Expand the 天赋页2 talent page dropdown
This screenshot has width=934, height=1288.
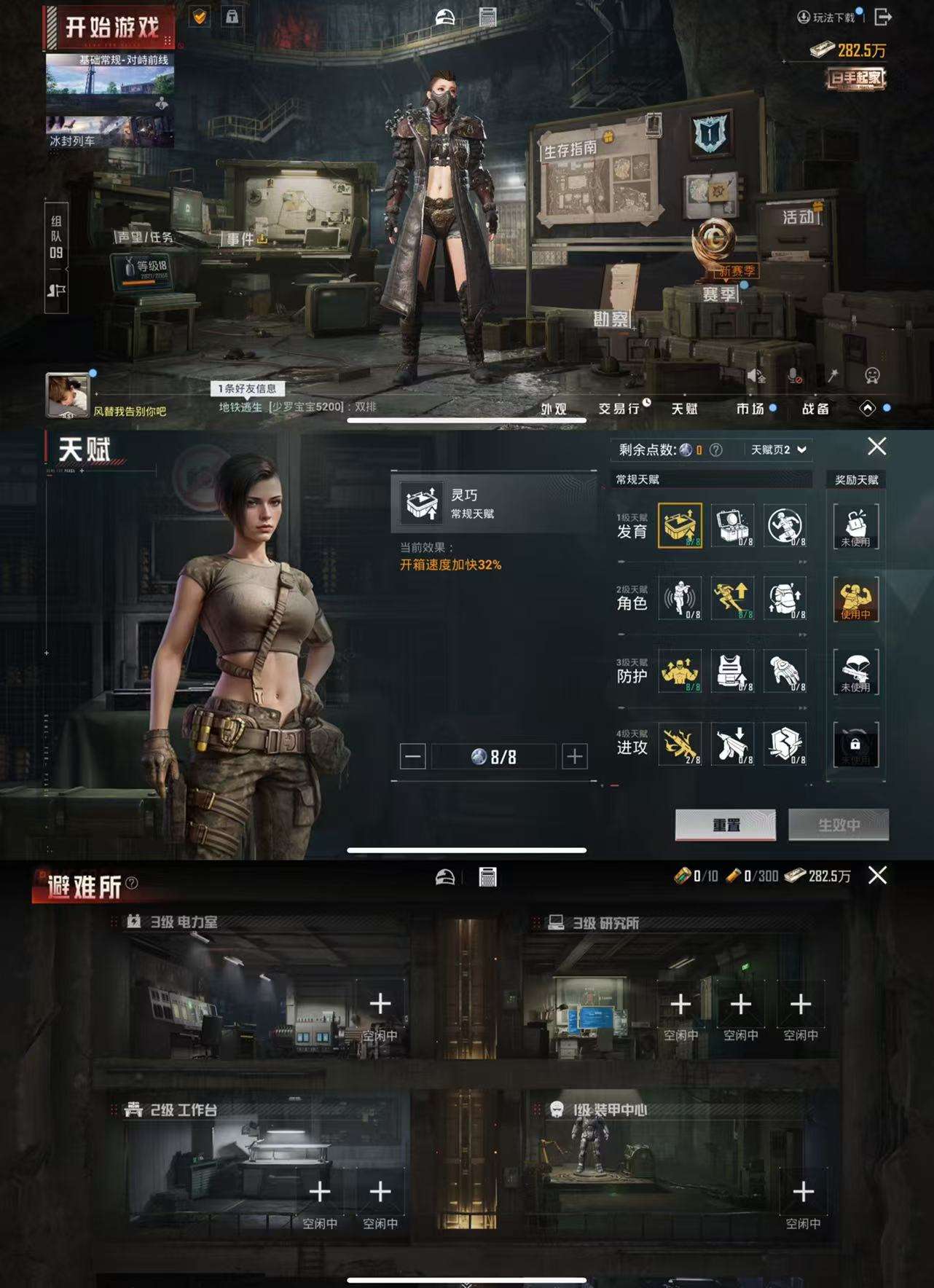click(x=777, y=449)
